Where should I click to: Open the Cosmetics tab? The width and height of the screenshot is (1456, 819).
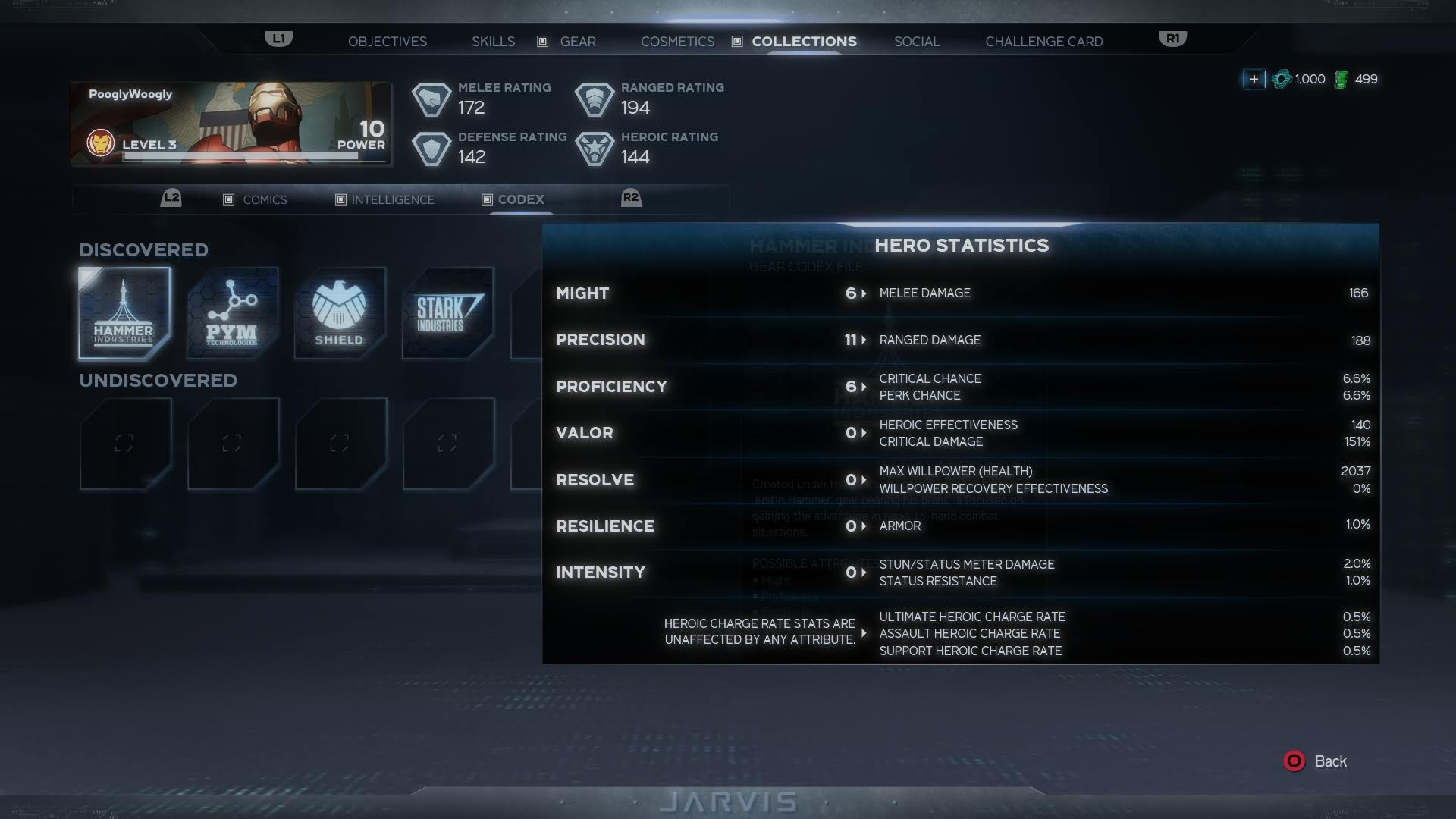pos(677,42)
